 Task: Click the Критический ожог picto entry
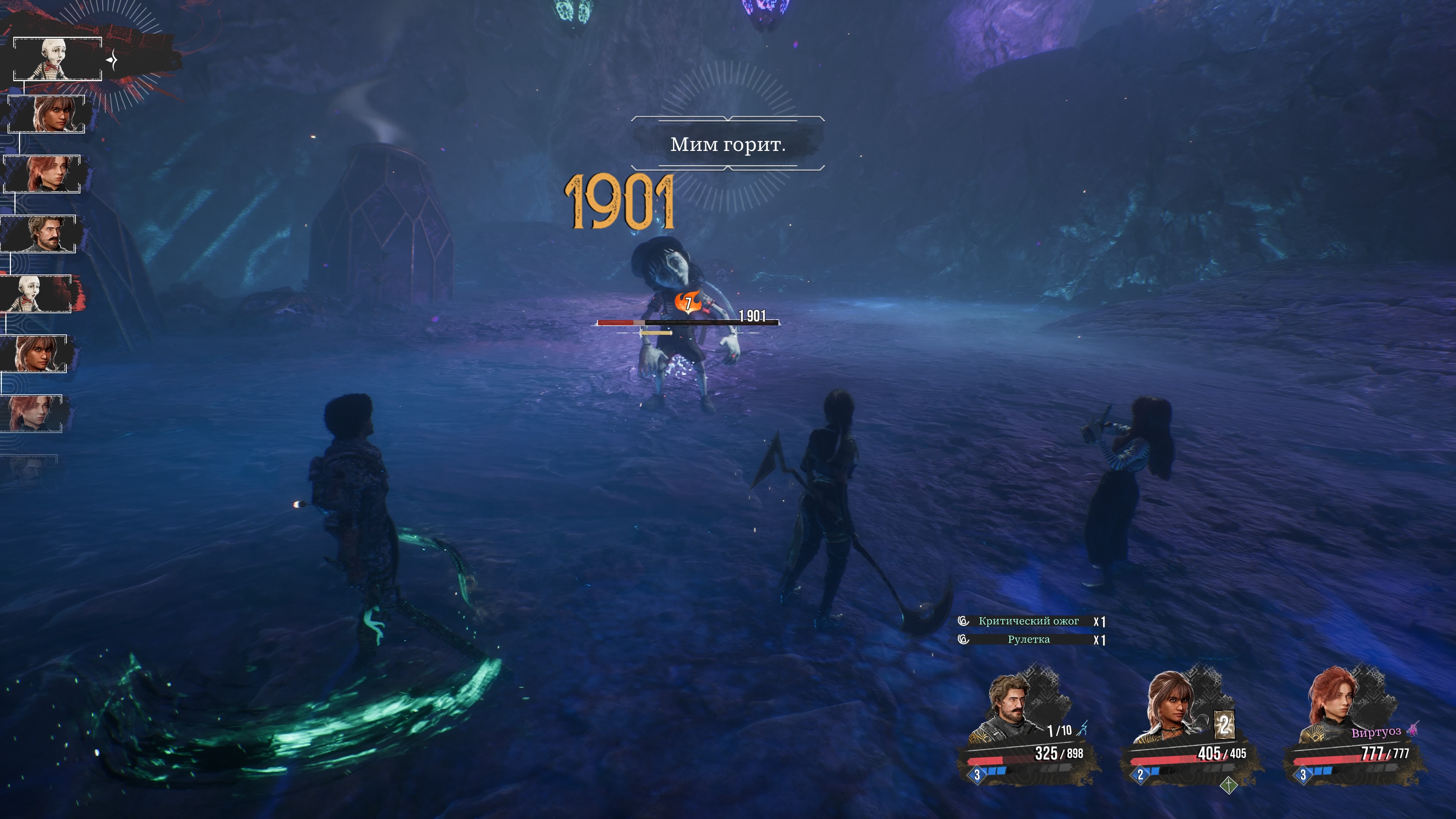1028,621
